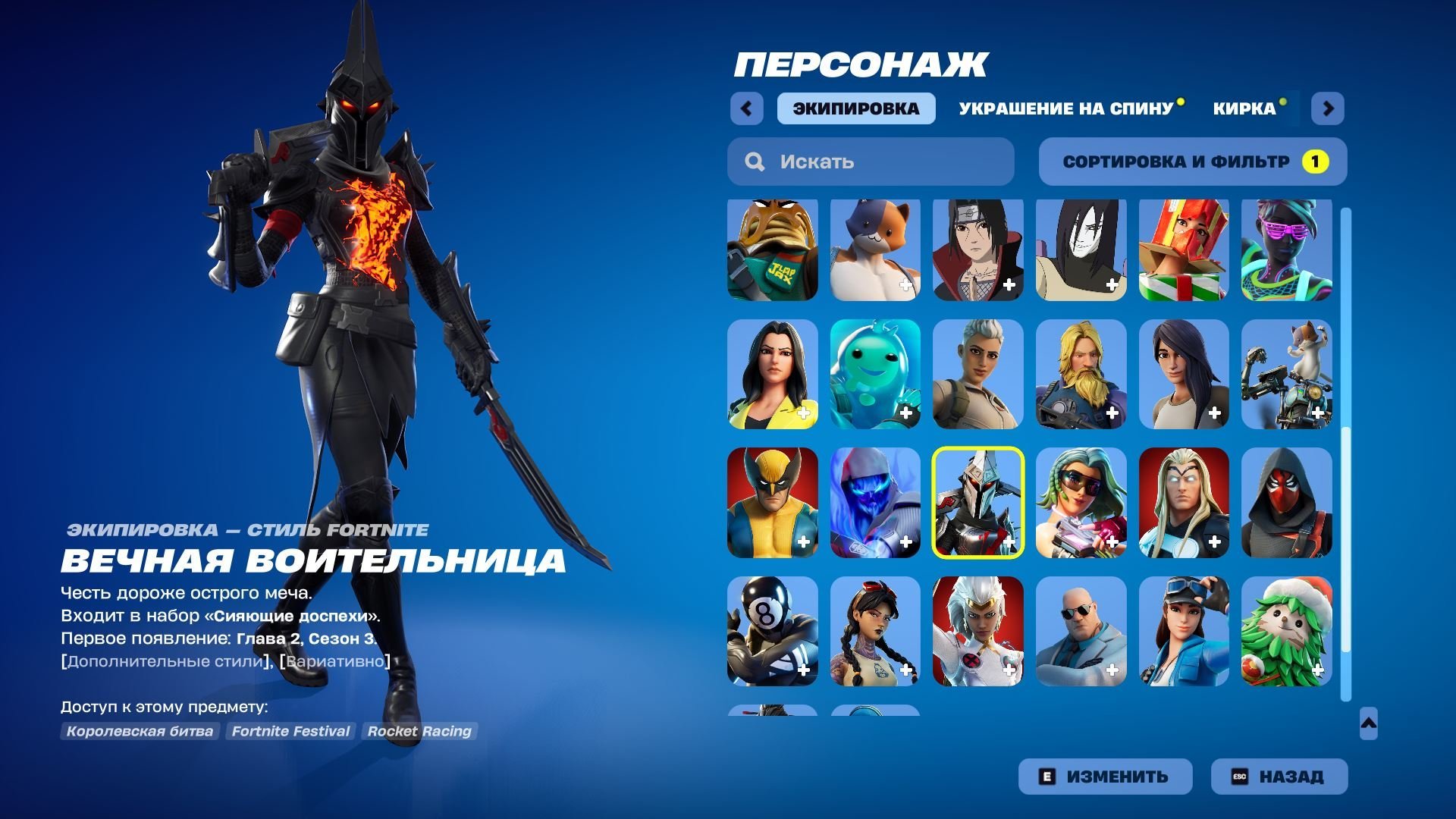Select the cat riding a mech outfit

pyautogui.click(x=1287, y=377)
